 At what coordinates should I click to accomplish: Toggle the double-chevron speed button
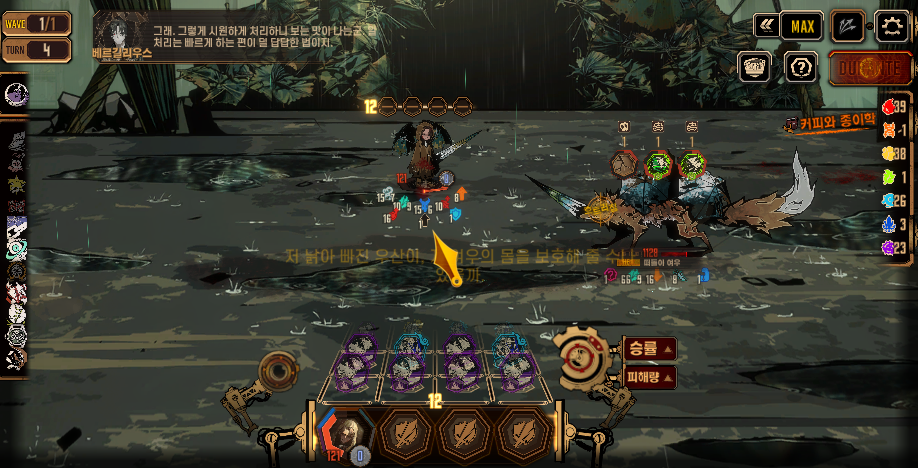766,26
